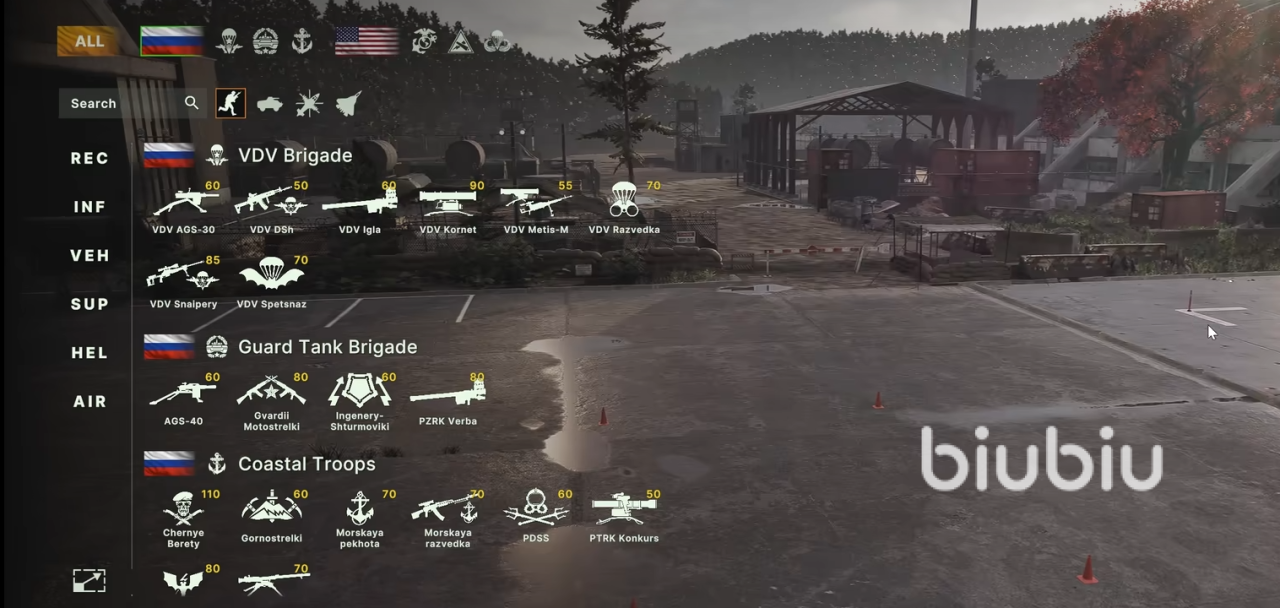
Task: Switch to the SUP category
Action: [90, 304]
